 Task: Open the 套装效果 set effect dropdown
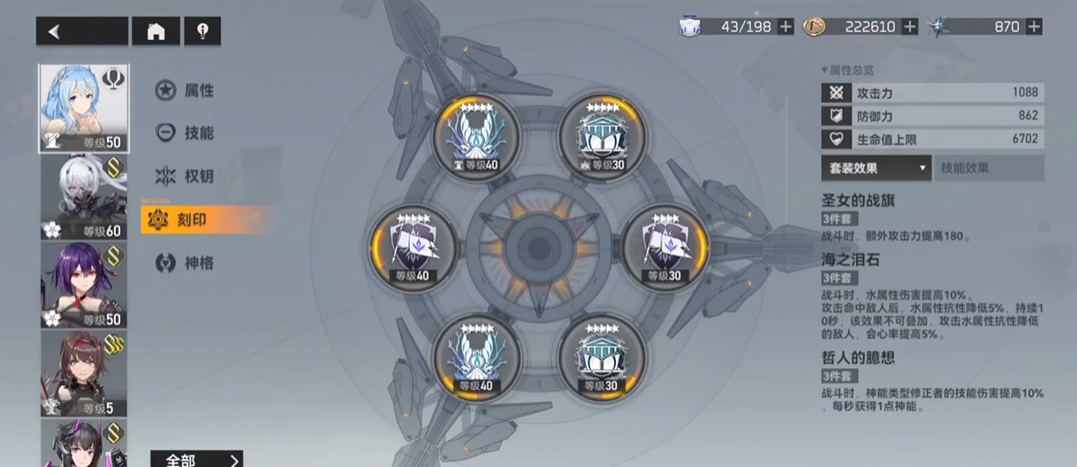[x=876, y=168]
